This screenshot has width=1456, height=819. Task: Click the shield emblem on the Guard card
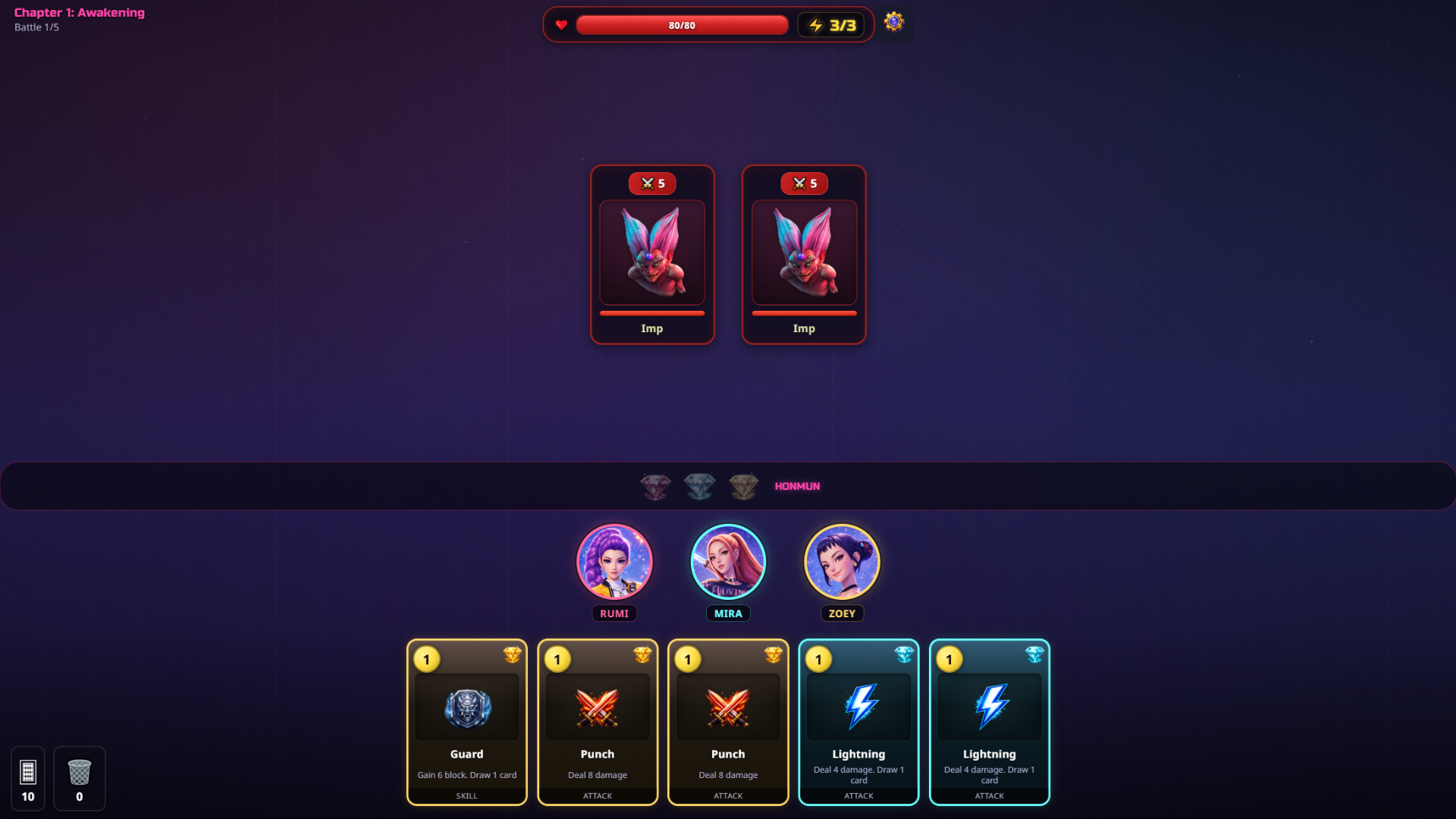pos(466,707)
